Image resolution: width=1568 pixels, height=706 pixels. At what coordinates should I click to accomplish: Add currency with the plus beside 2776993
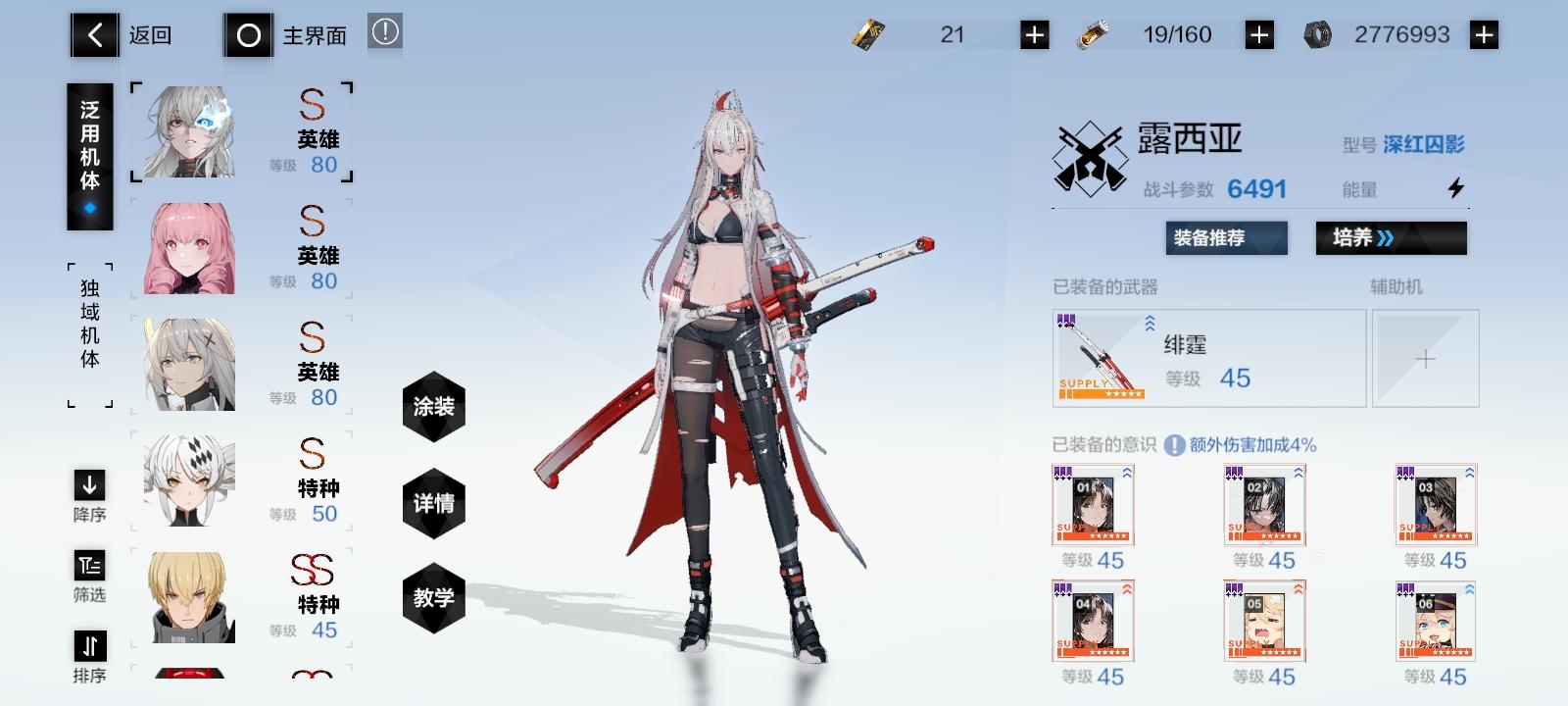[1483, 33]
